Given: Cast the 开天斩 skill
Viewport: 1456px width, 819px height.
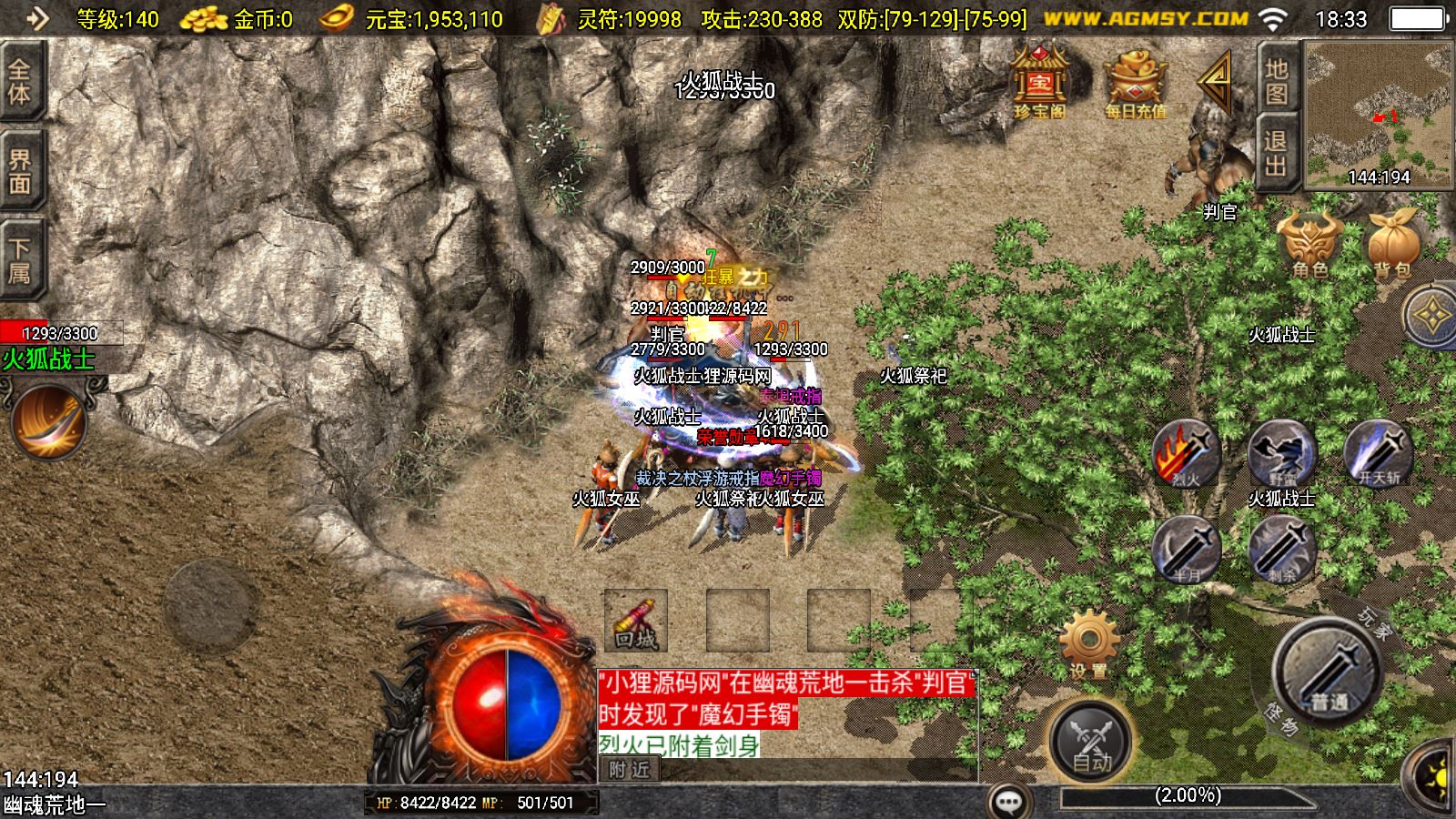Looking at the screenshot, I should tap(1379, 454).
